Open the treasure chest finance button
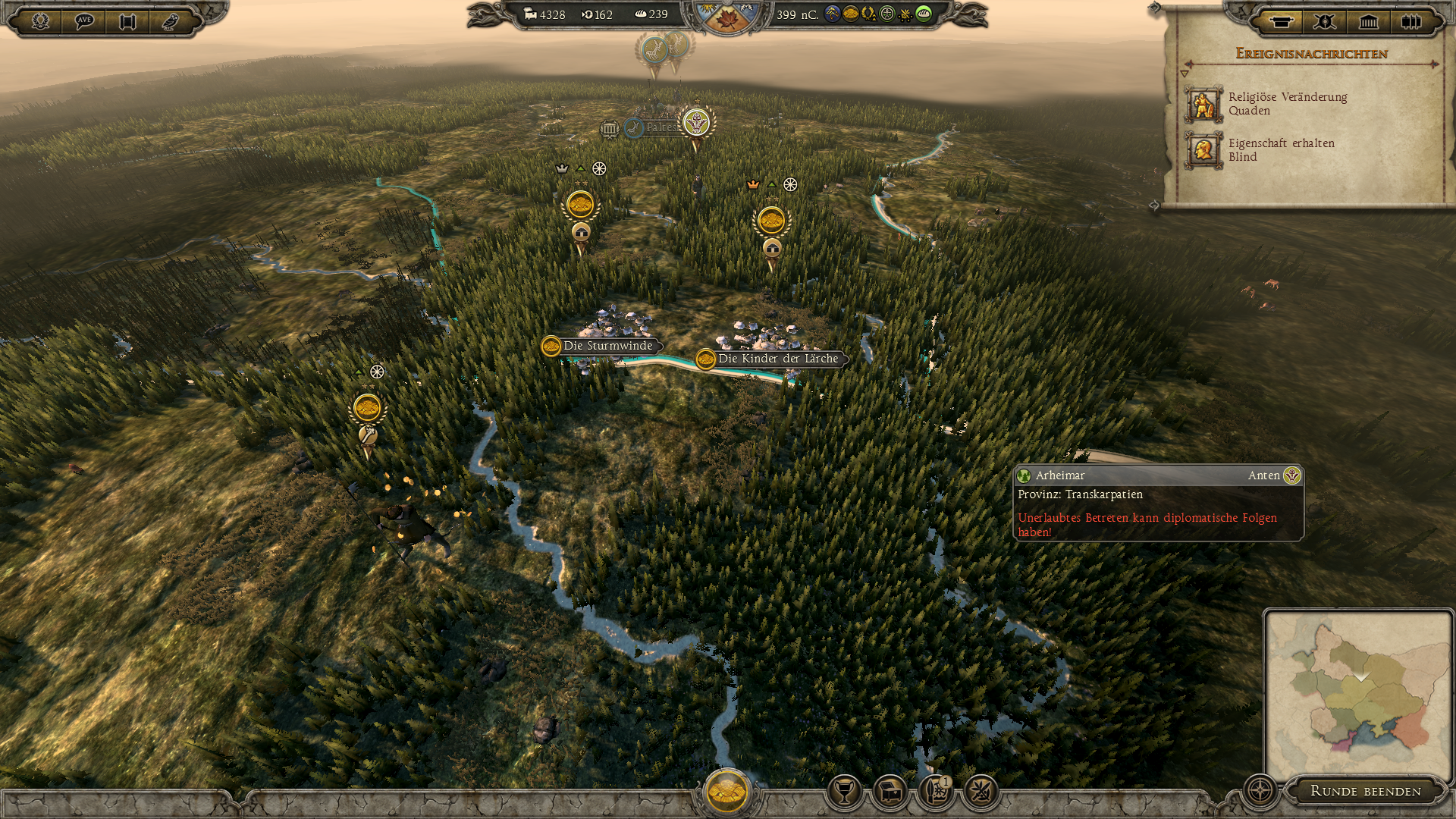Image resolution: width=1456 pixels, height=819 pixels. [890, 792]
